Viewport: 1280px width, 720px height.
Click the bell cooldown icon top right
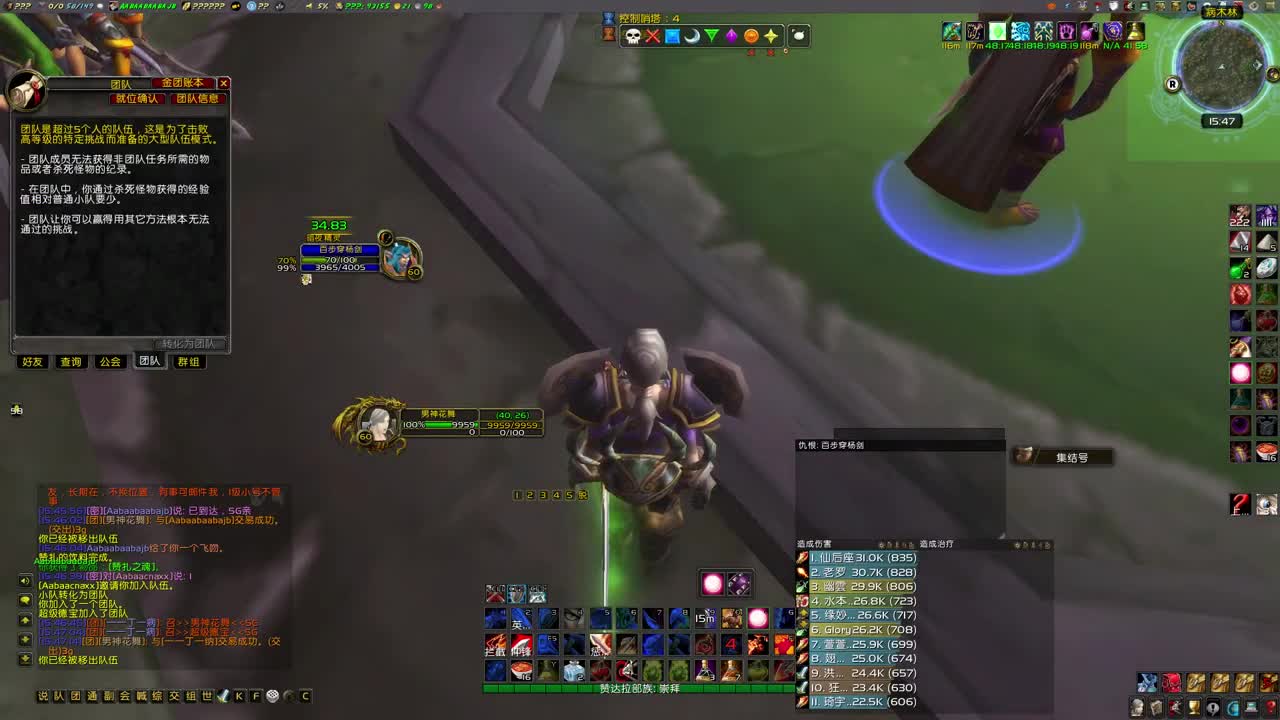pos(1136,33)
